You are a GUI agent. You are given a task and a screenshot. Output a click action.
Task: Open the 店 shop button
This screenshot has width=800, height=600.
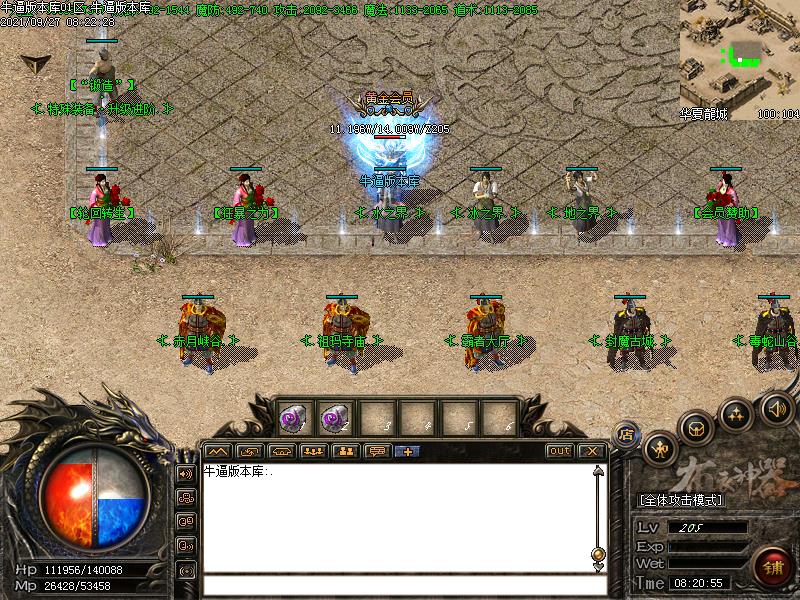coord(627,433)
